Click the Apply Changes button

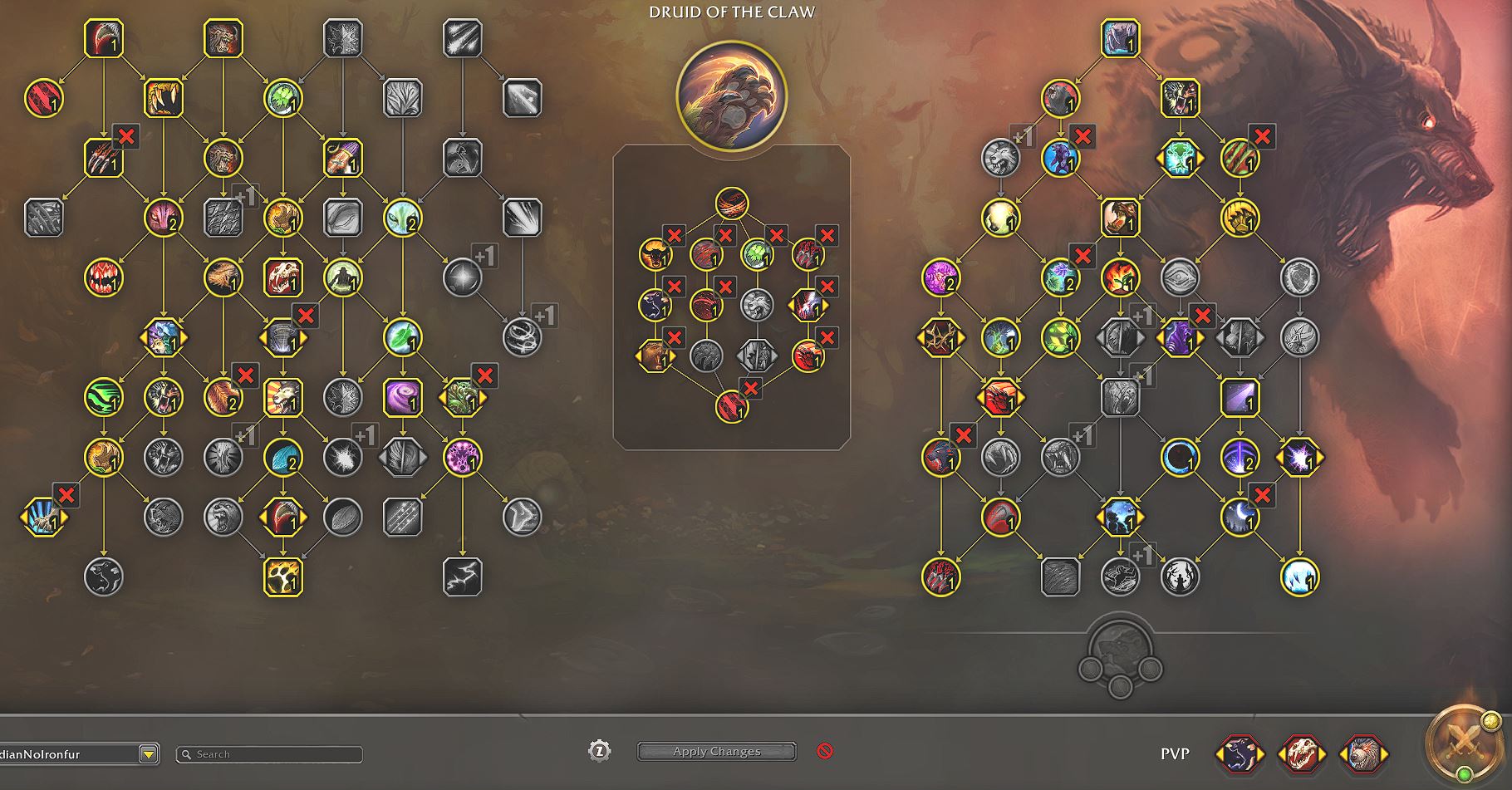coord(716,752)
